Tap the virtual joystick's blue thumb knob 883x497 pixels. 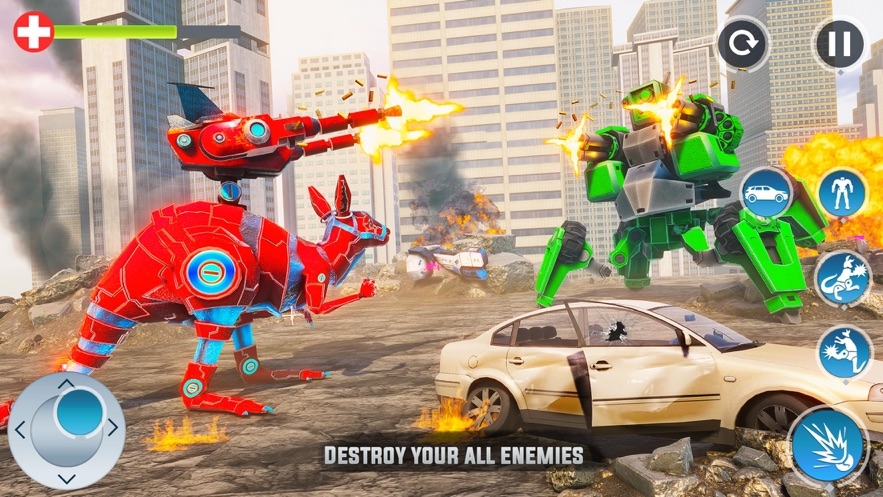point(78,412)
